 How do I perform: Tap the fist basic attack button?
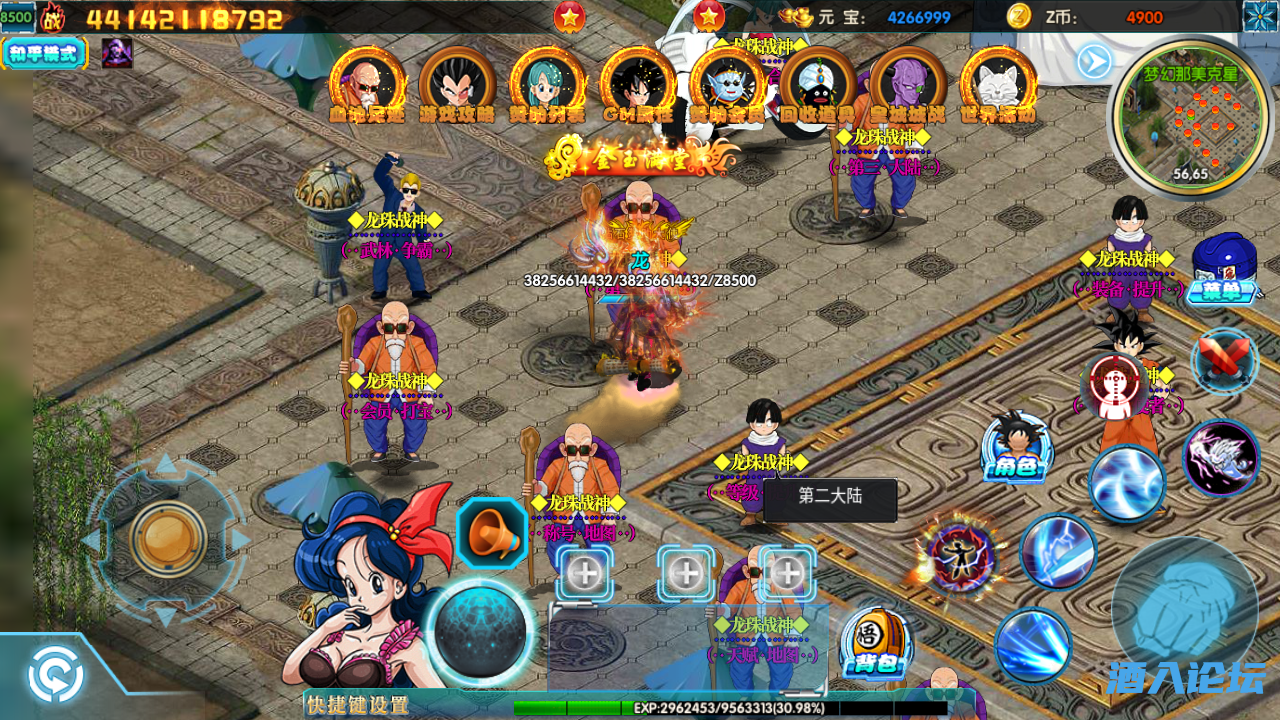1185,609
